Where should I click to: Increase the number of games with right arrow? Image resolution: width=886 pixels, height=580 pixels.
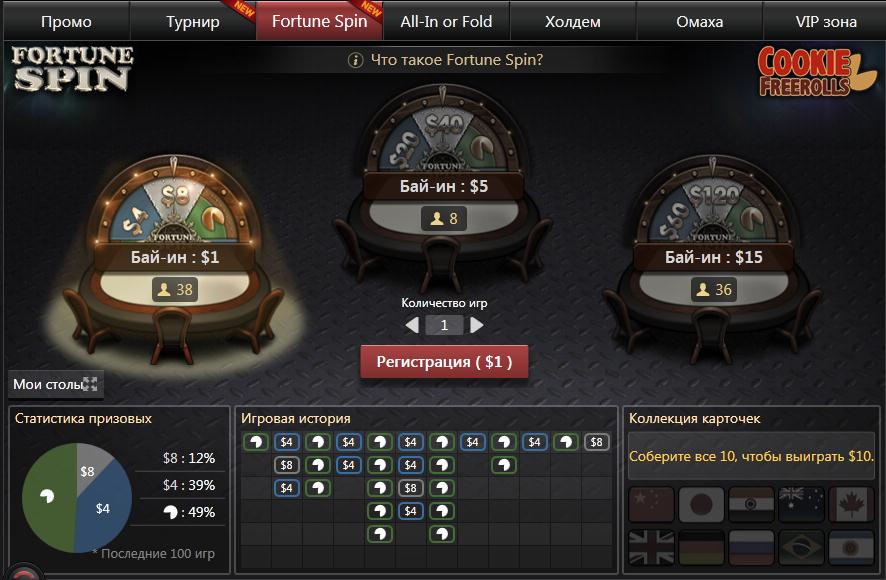[477, 325]
